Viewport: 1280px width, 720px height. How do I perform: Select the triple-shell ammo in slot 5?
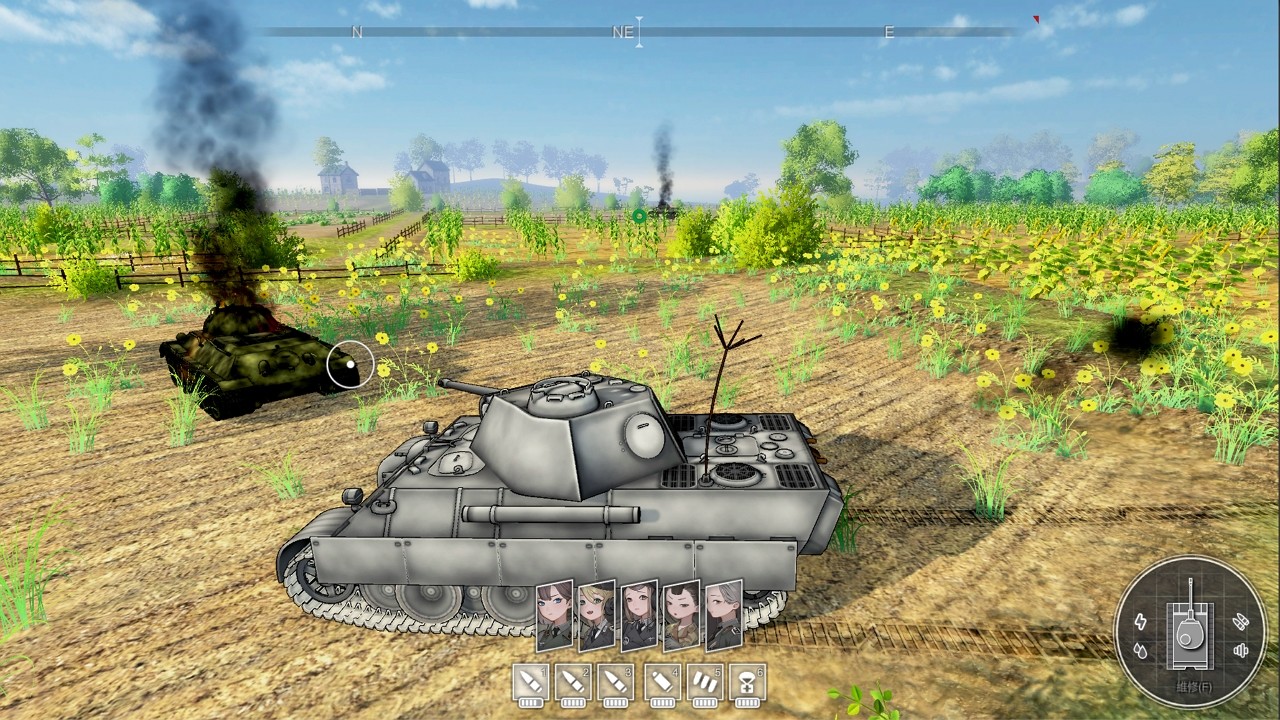coord(705,683)
